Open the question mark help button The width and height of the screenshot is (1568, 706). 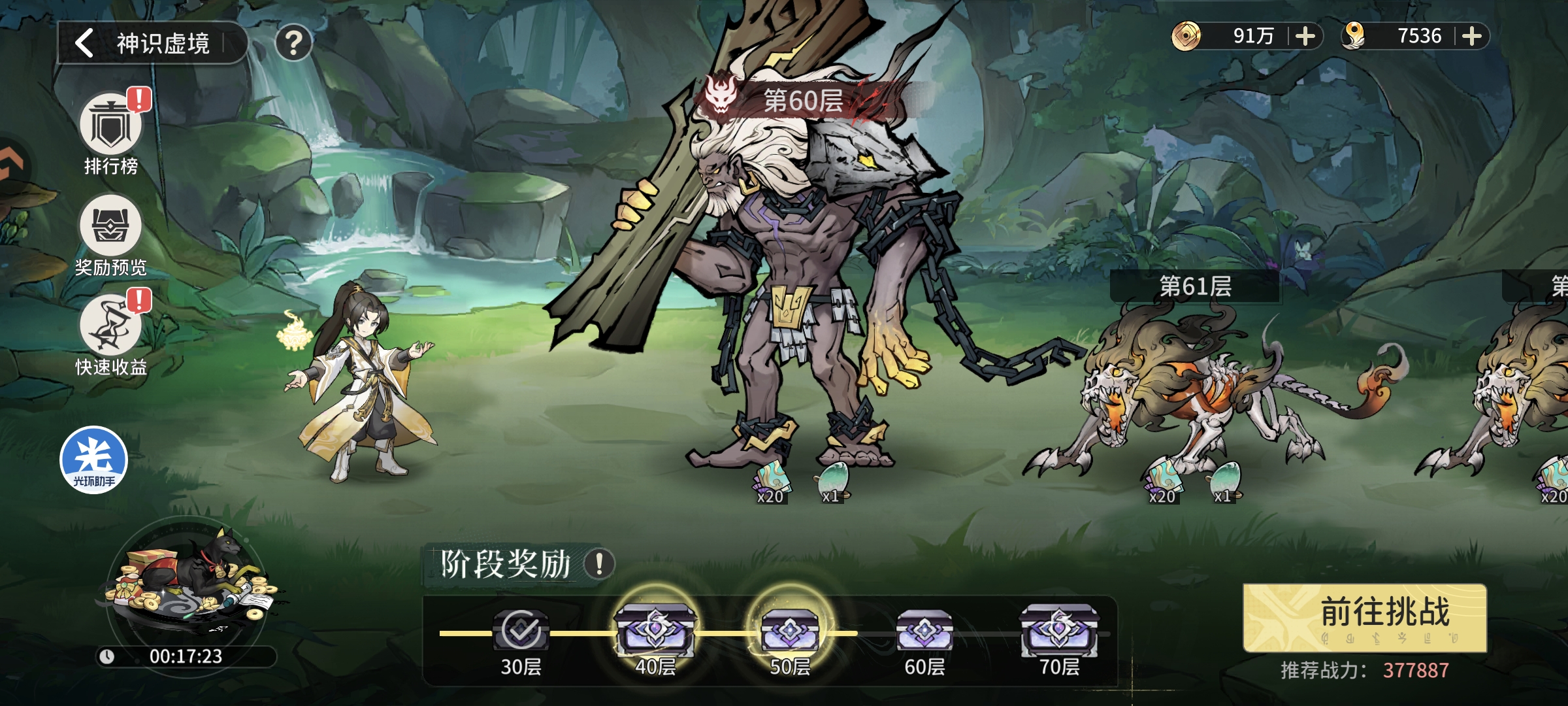click(293, 43)
